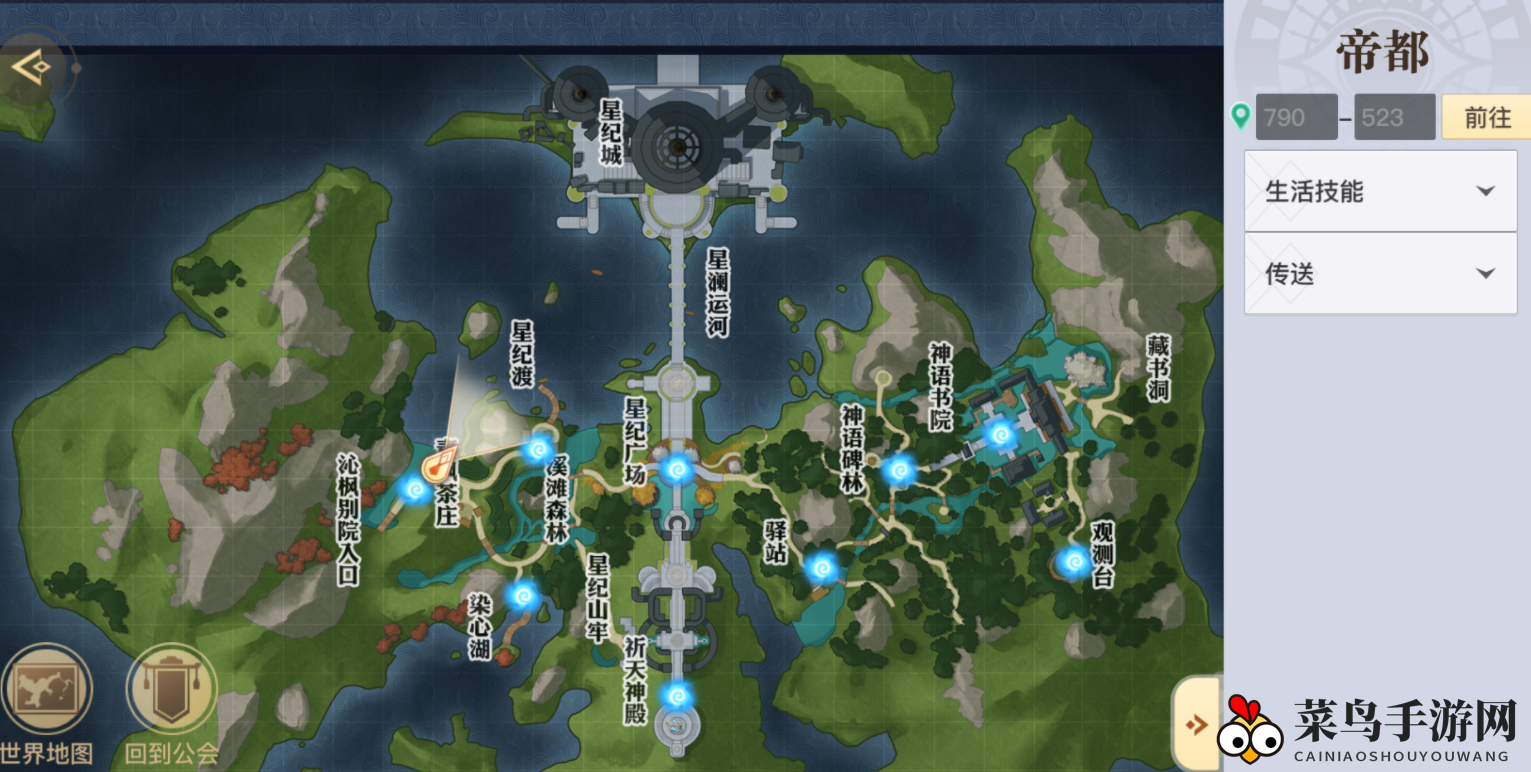Image resolution: width=1531 pixels, height=772 pixels.
Task: Select the 星纪广场 teleport point
Action: click(x=677, y=468)
